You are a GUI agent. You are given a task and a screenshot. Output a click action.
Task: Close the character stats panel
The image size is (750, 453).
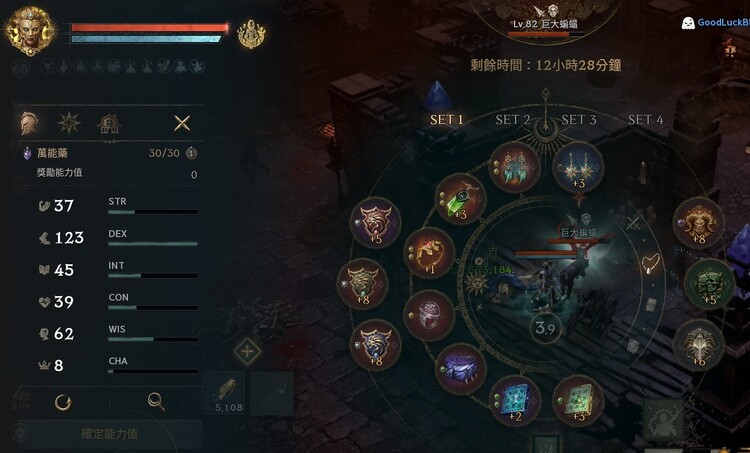pos(182,123)
